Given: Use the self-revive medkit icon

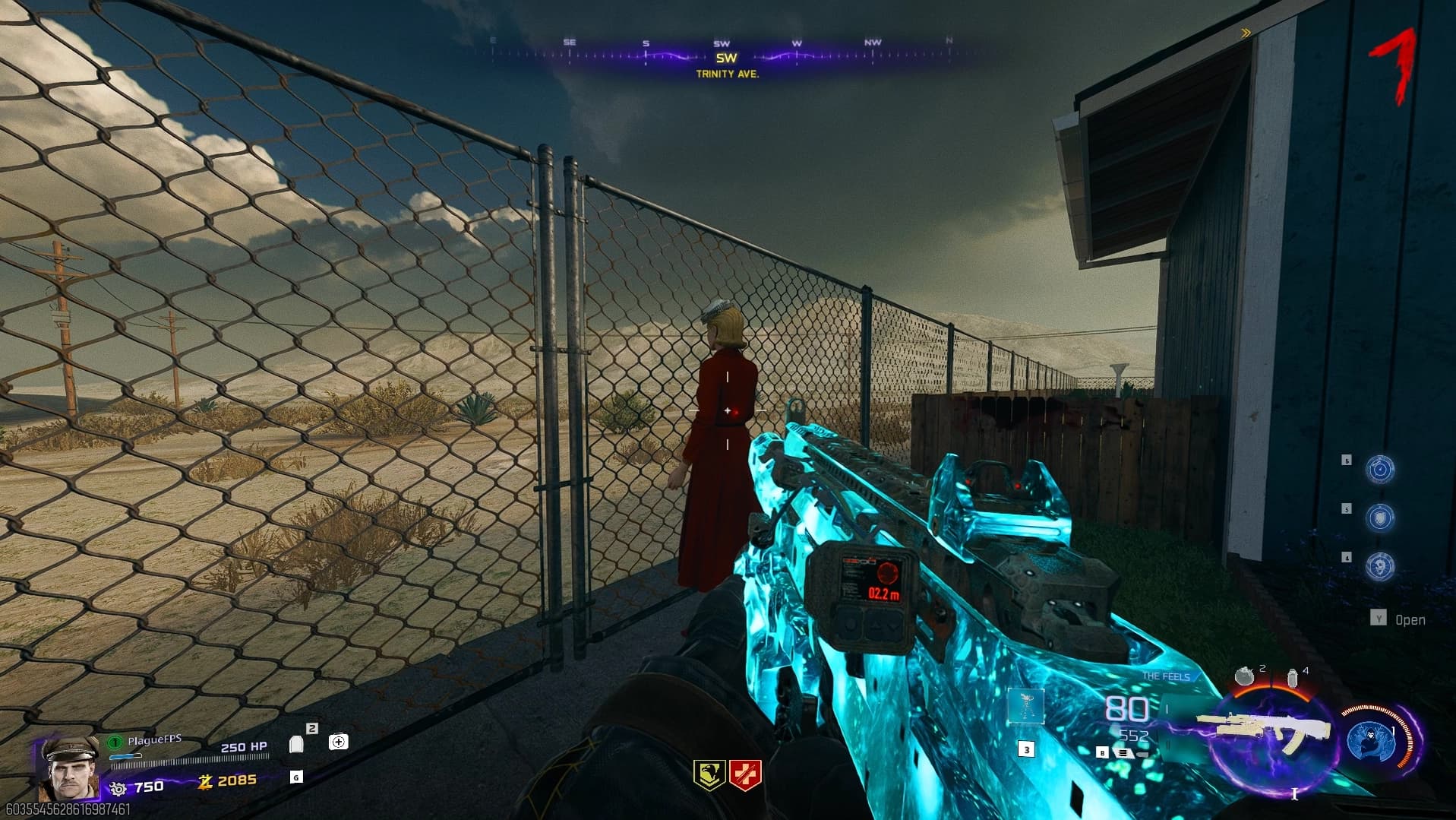Looking at the screenshot, I should 339,742.
